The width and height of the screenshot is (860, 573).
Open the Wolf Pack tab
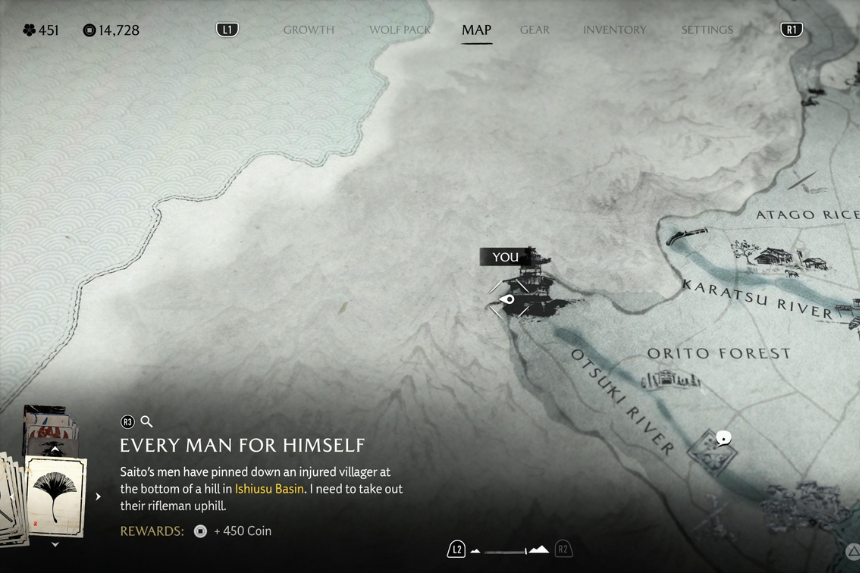(x=400, y=30)
